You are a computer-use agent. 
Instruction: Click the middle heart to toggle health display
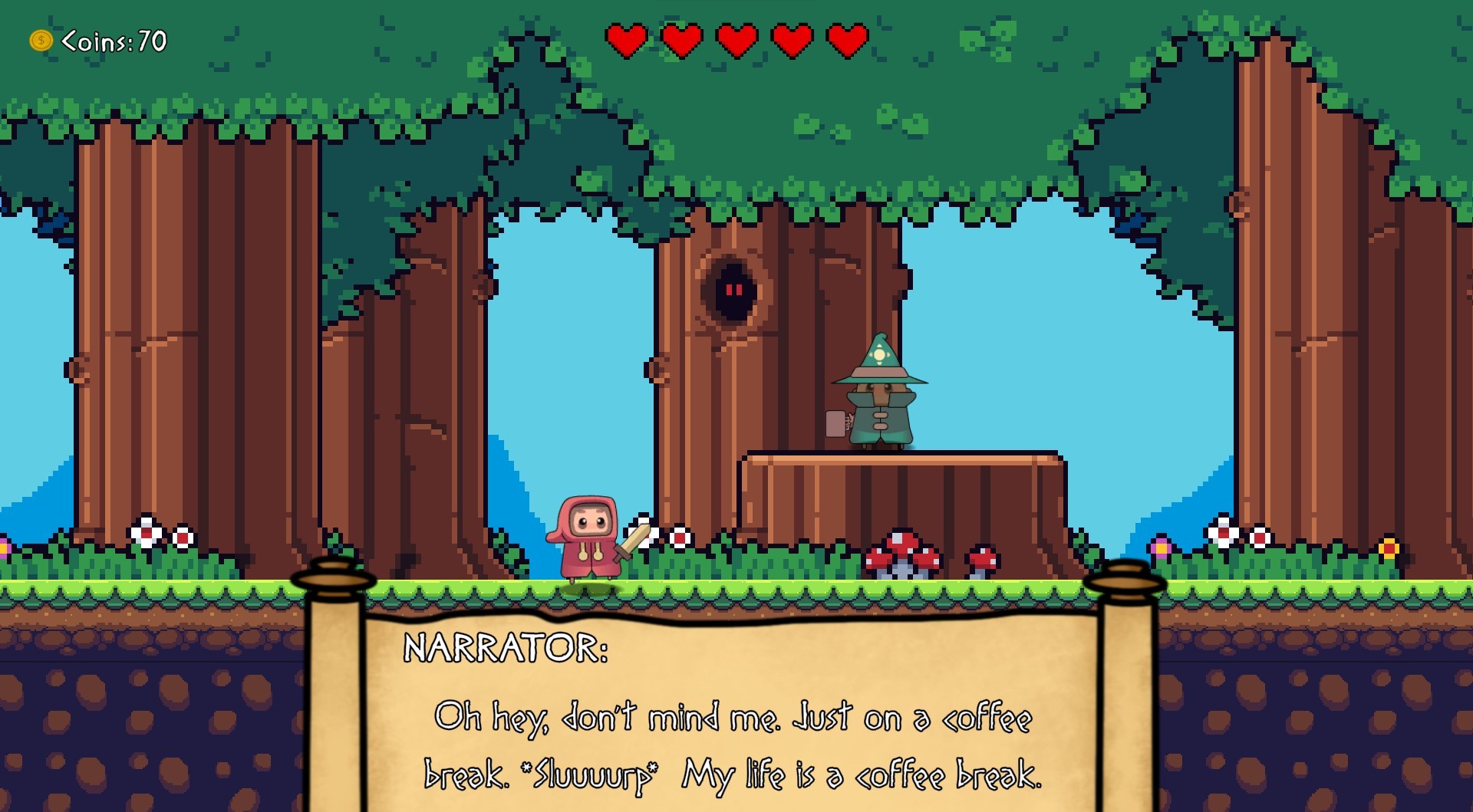click(735, 41)
